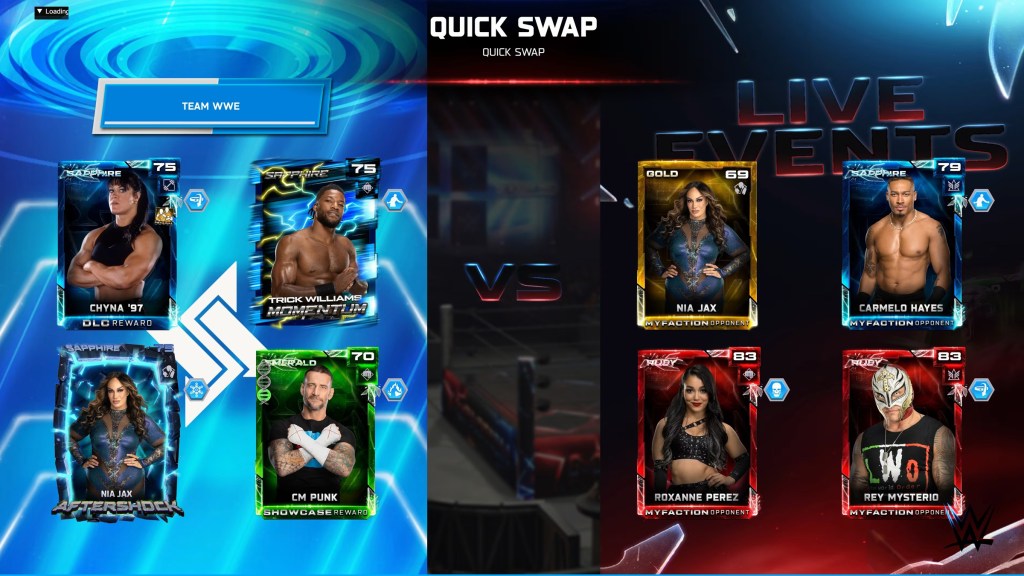View the Rey Mysterio Ruby opponent card
This screenshot has height=576, width=1024.
901,433
